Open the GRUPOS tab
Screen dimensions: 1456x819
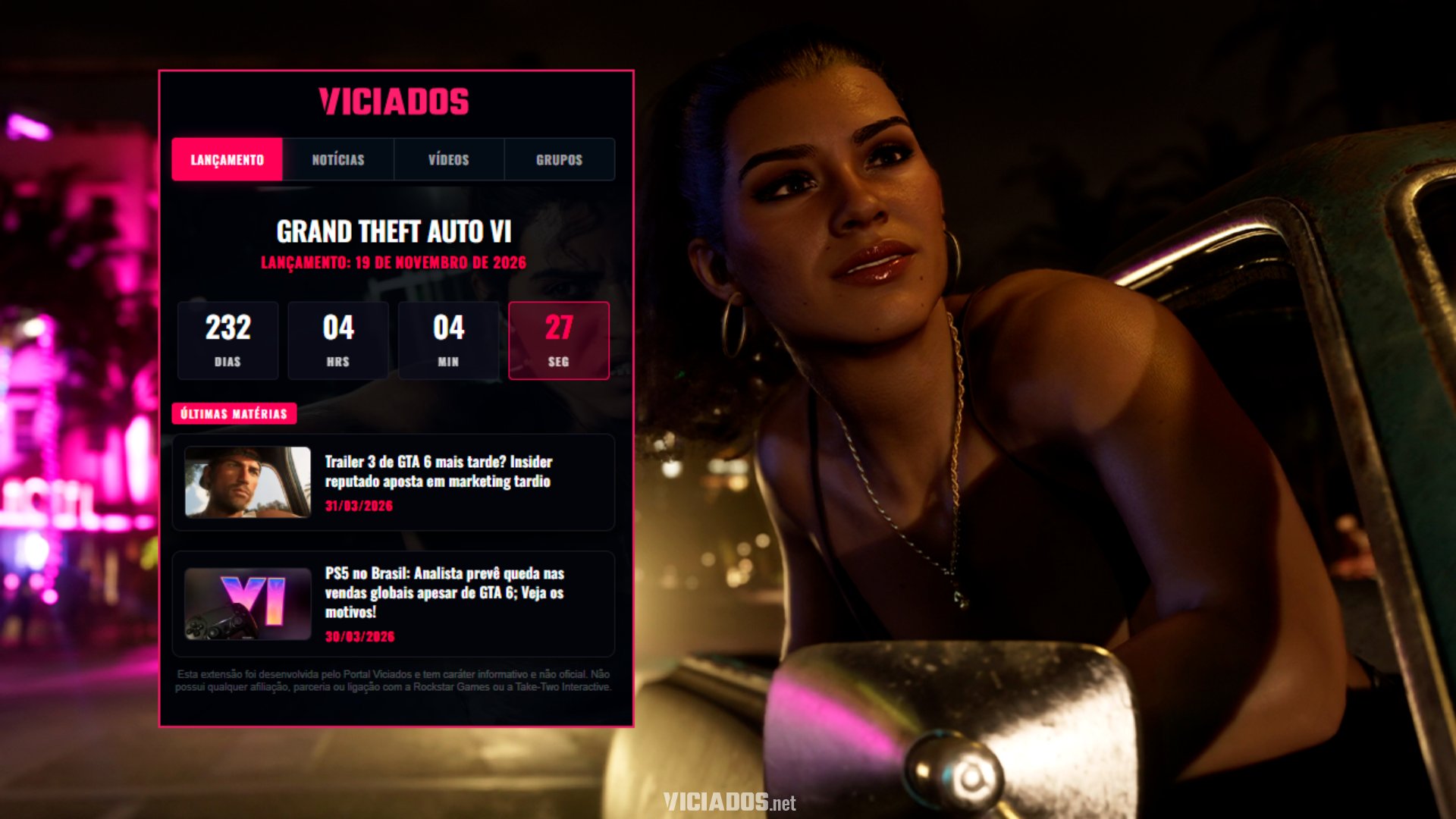pos(560,159)
